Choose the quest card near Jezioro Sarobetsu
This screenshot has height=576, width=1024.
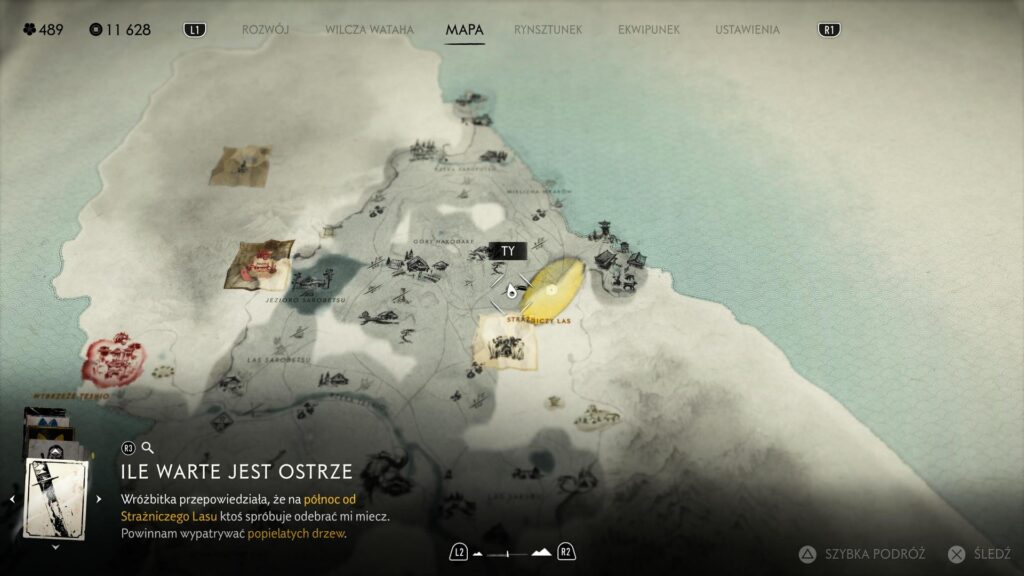coord(259,264)
